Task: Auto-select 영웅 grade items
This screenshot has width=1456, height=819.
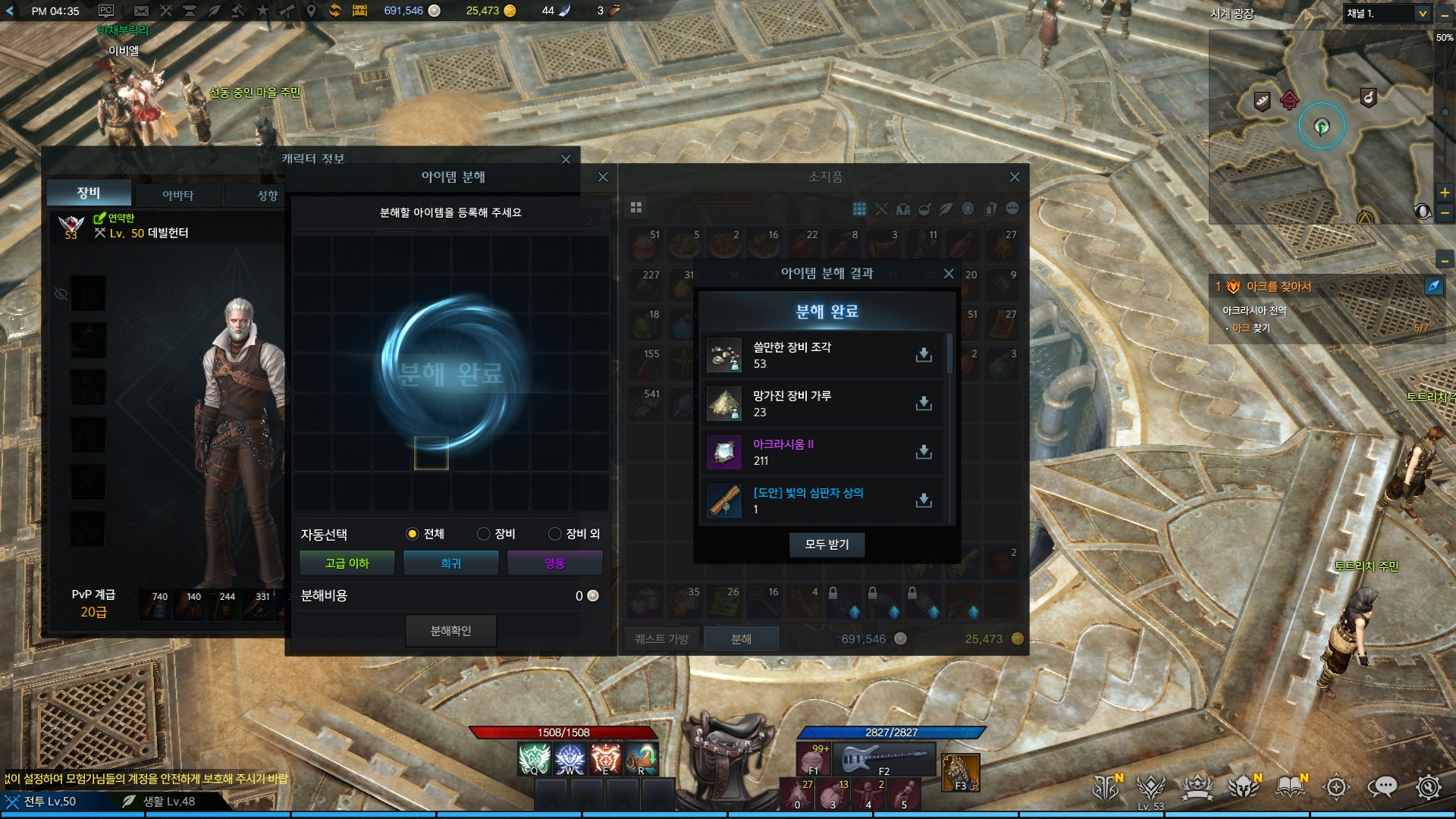Action: click(554, 563)
